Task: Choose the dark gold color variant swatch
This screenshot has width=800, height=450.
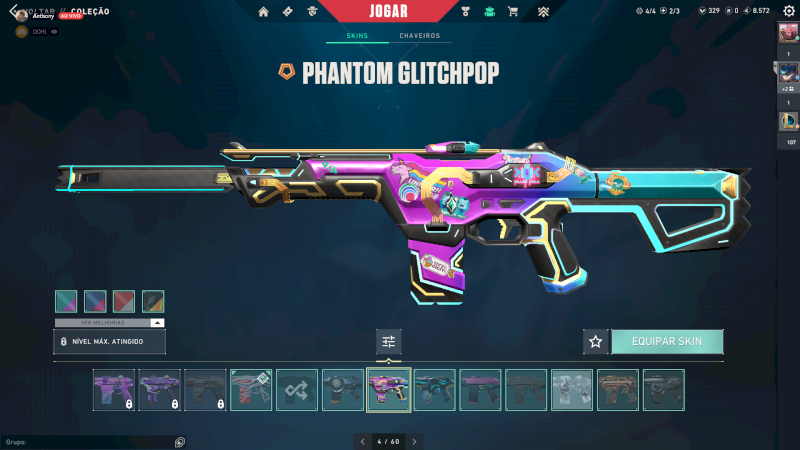Action: pyautogui.click(x=153, y=301)
